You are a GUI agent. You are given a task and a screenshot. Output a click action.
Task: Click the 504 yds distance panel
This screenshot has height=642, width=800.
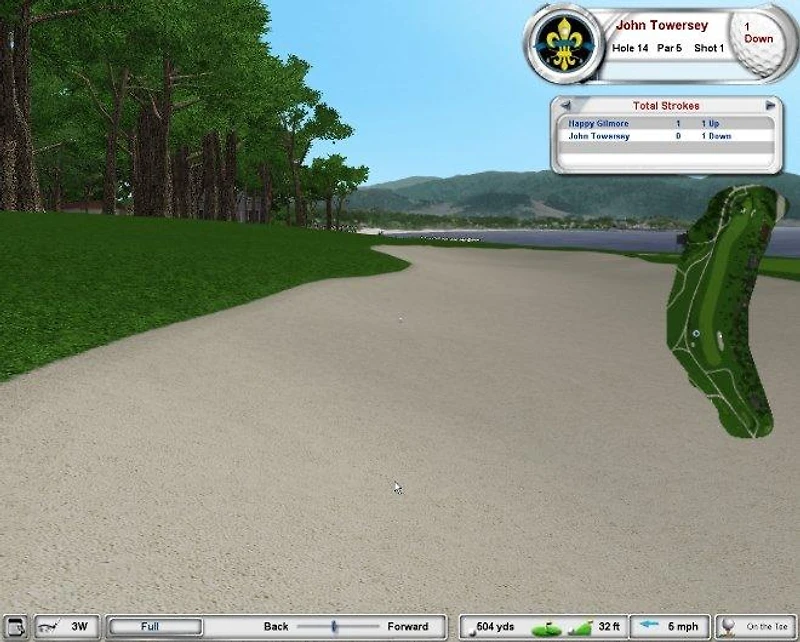click(x=494, y=627)
